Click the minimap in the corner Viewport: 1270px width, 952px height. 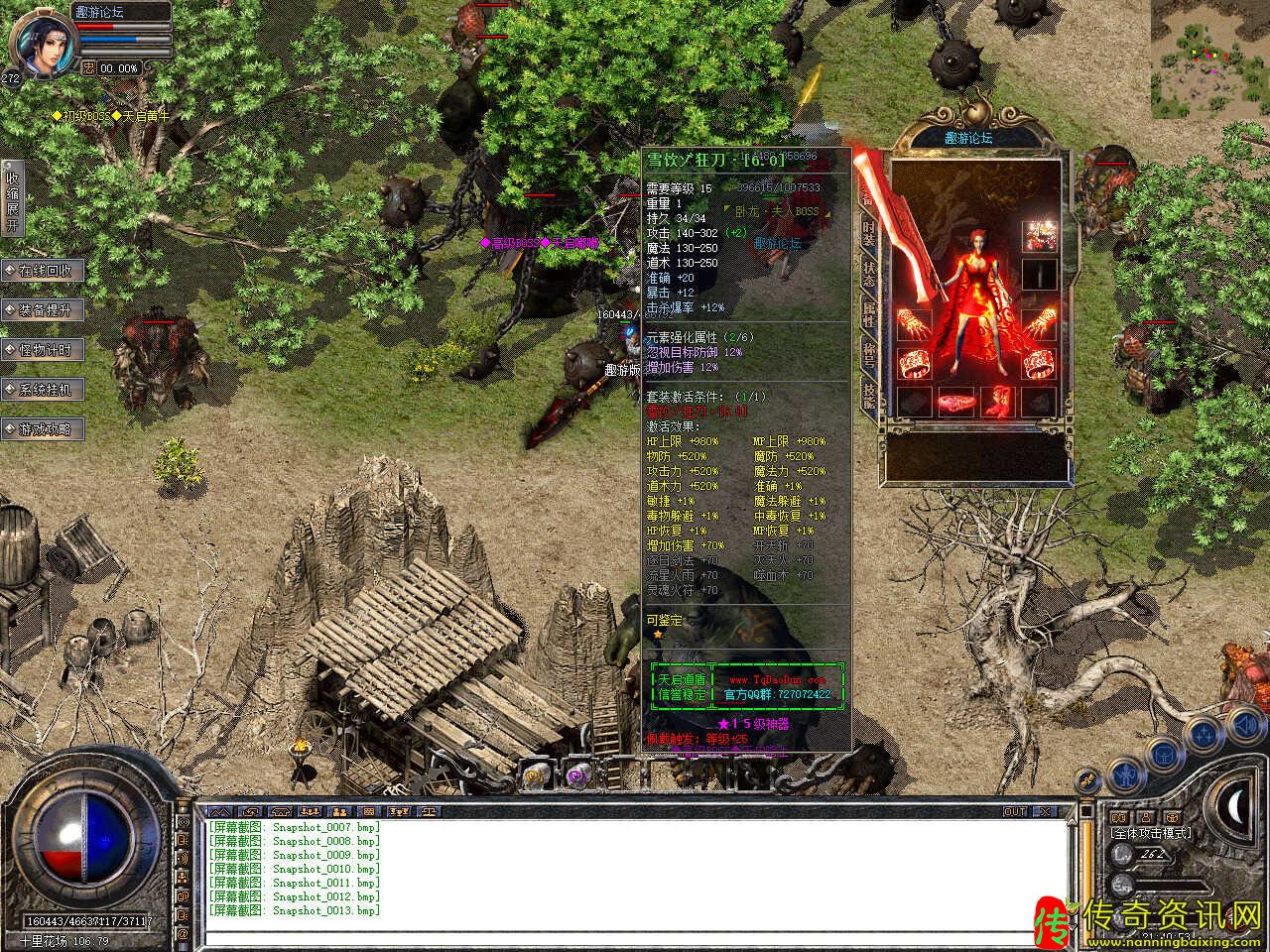[x=1209, y=59]
